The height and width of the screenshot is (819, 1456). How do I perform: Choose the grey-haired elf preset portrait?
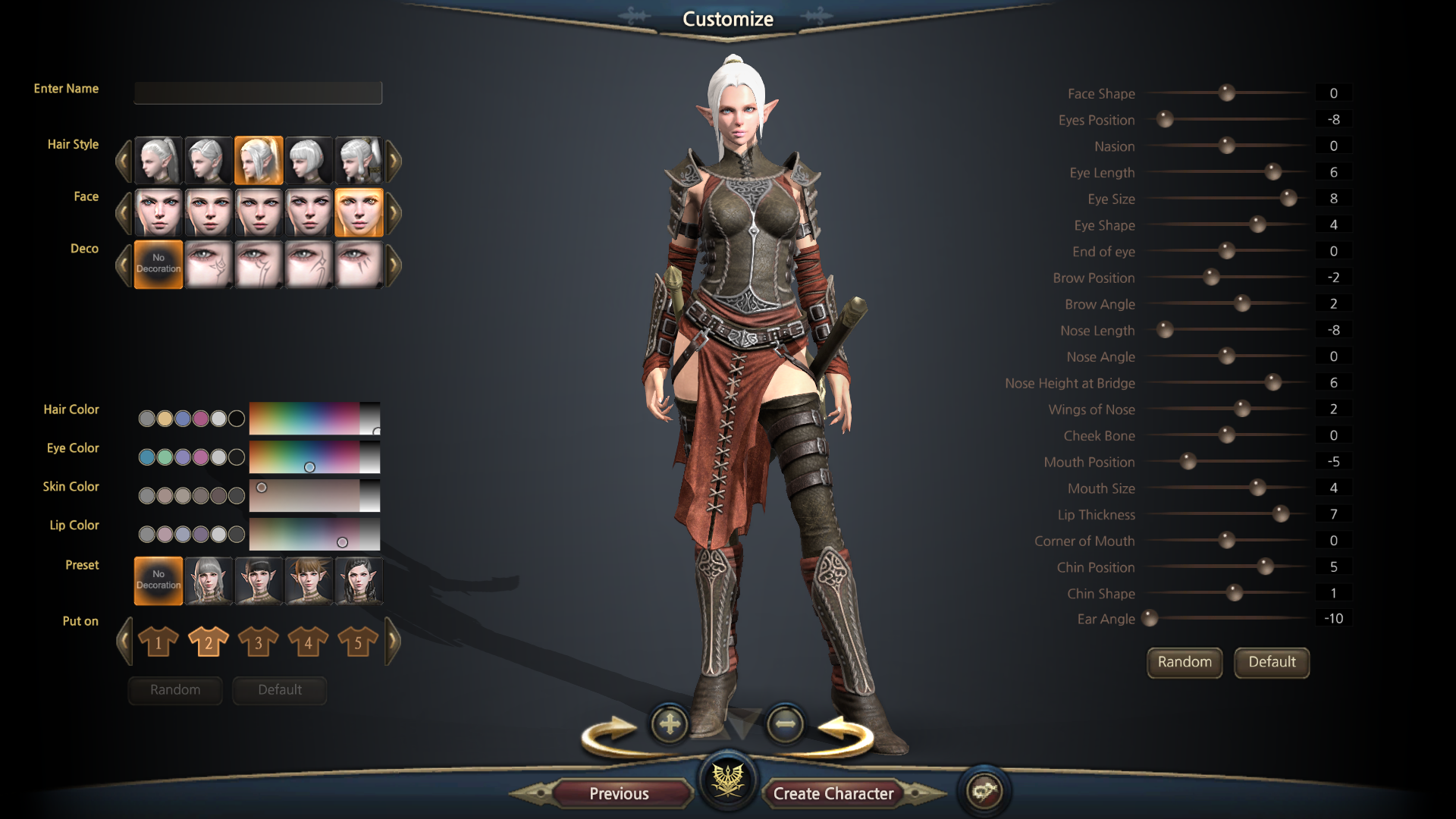pos(208,581)
